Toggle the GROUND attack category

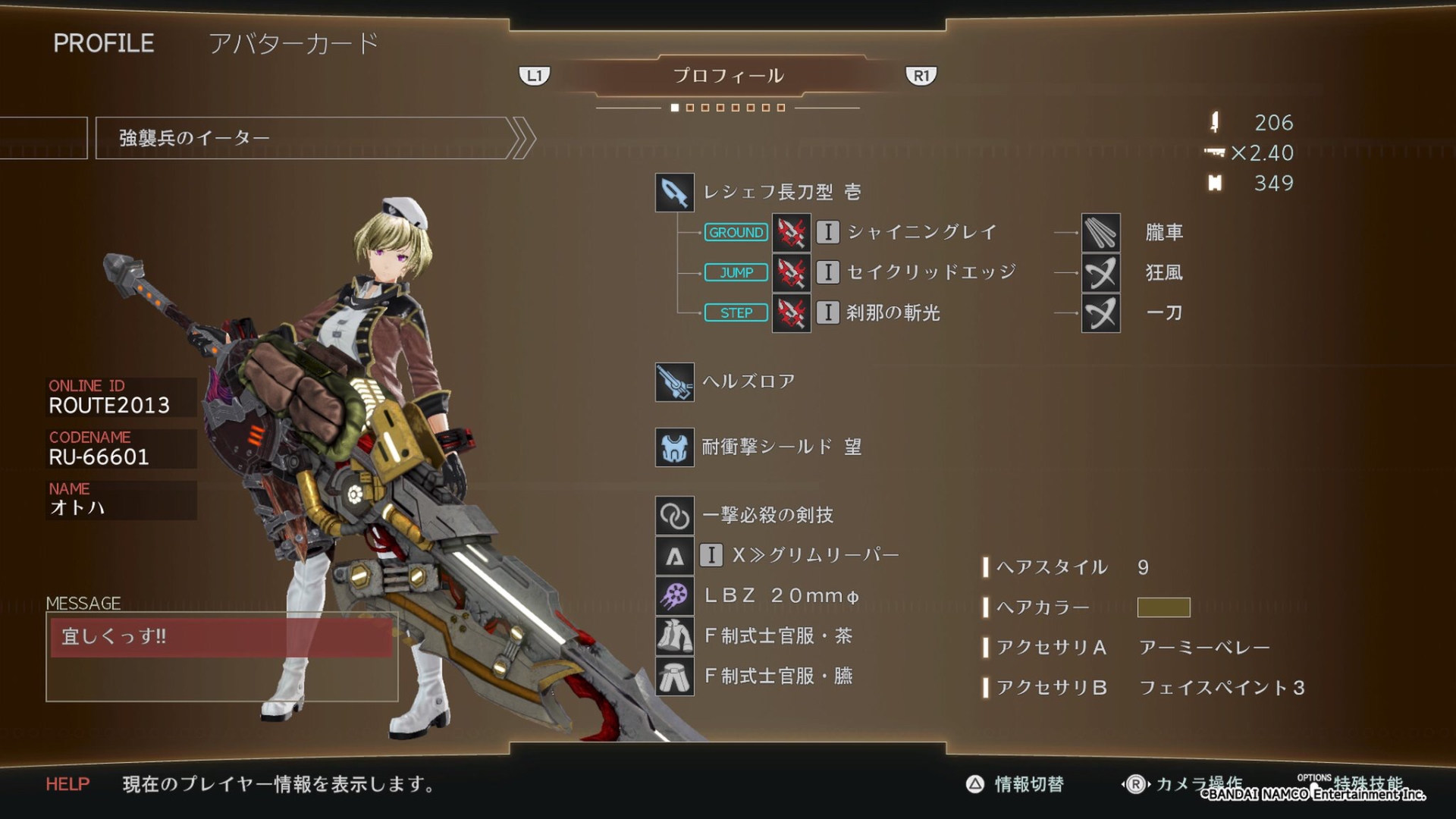pyautogui.click(x=735, y=233)
